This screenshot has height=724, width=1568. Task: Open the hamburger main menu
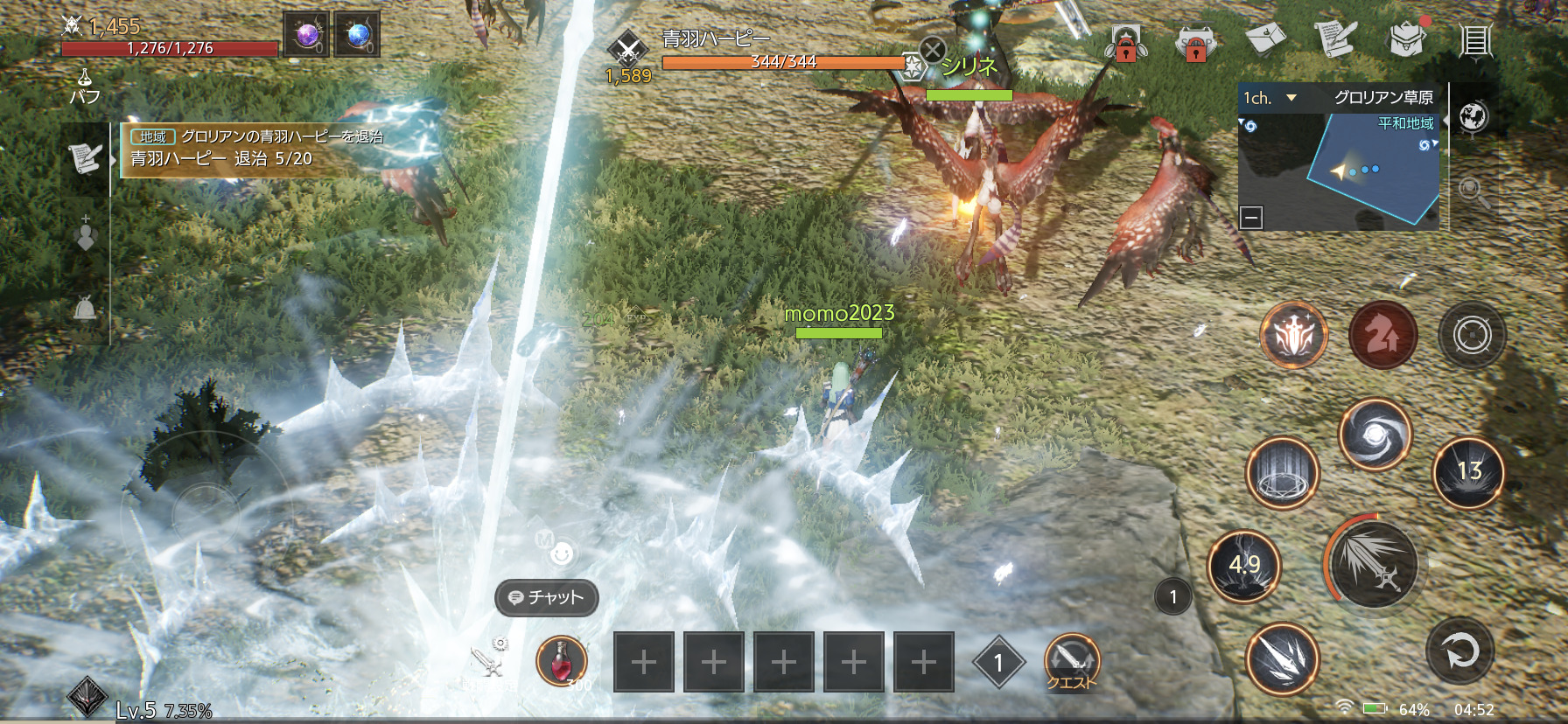point(1475,40)
